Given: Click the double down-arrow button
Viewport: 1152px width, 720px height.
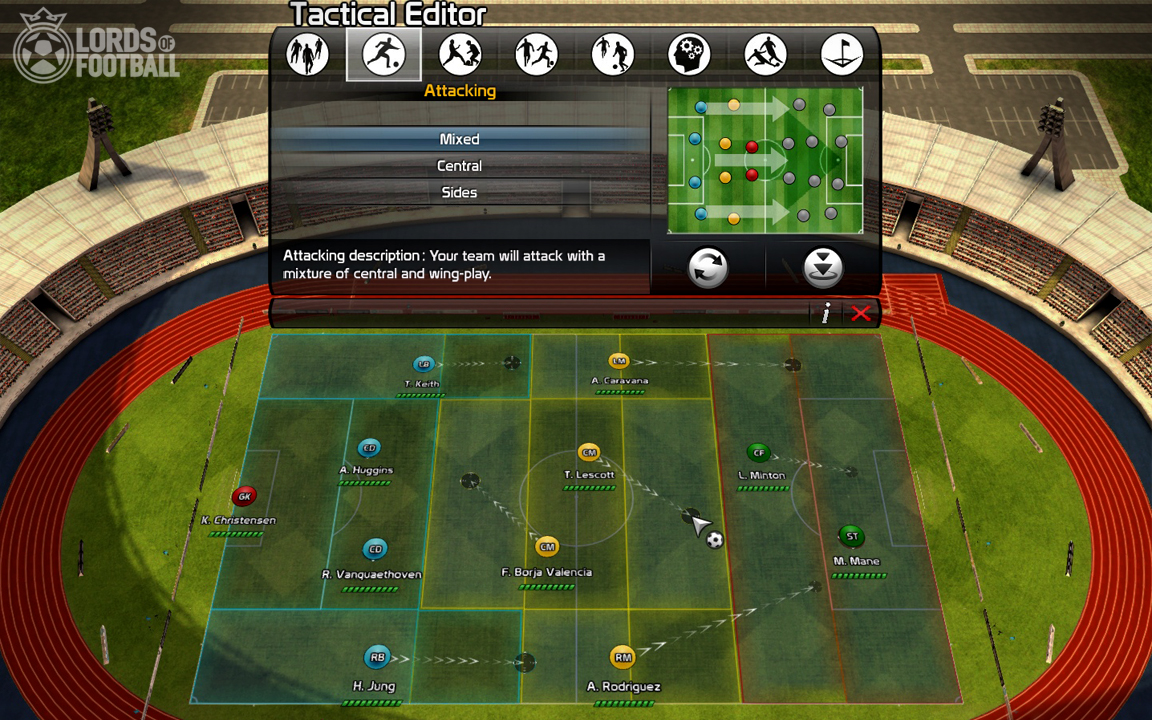Looking at the screenshot, I should 823,268.
